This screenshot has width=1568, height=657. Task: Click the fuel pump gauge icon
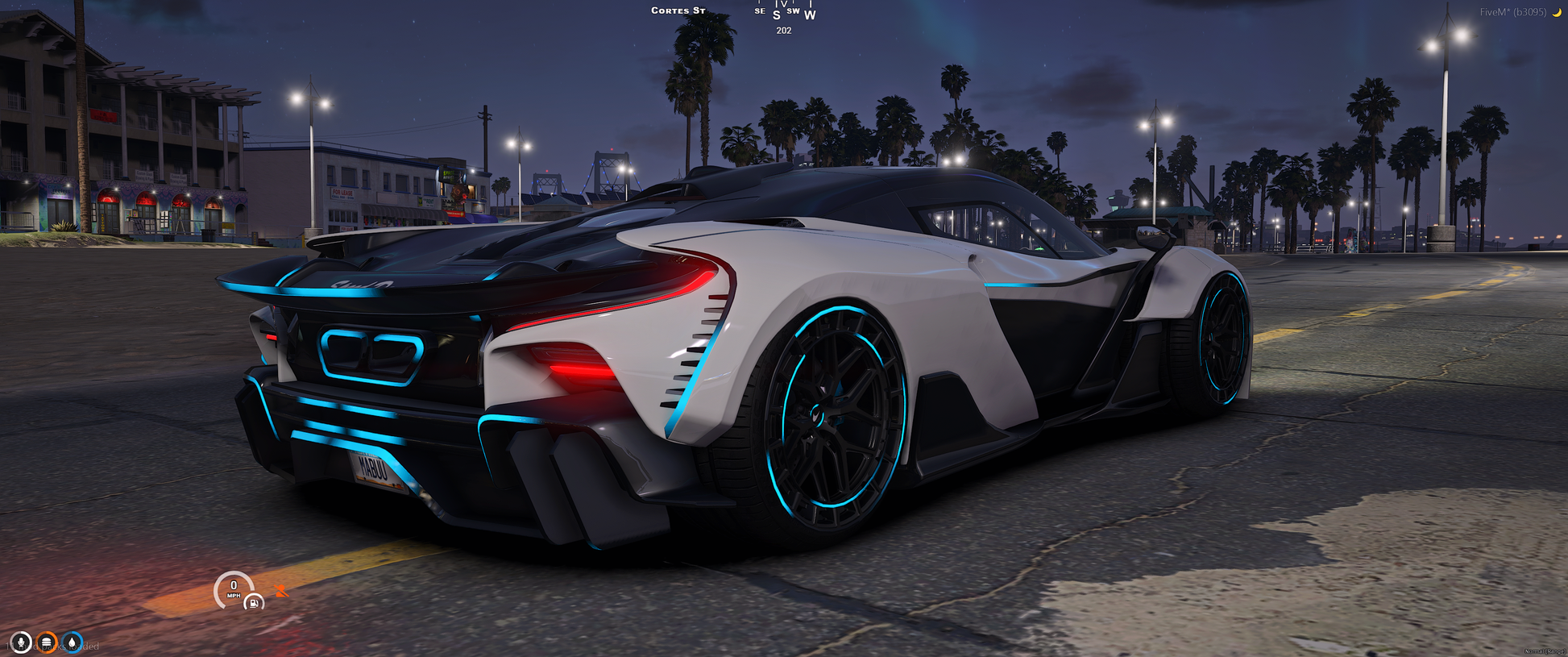tap(253, 602)
